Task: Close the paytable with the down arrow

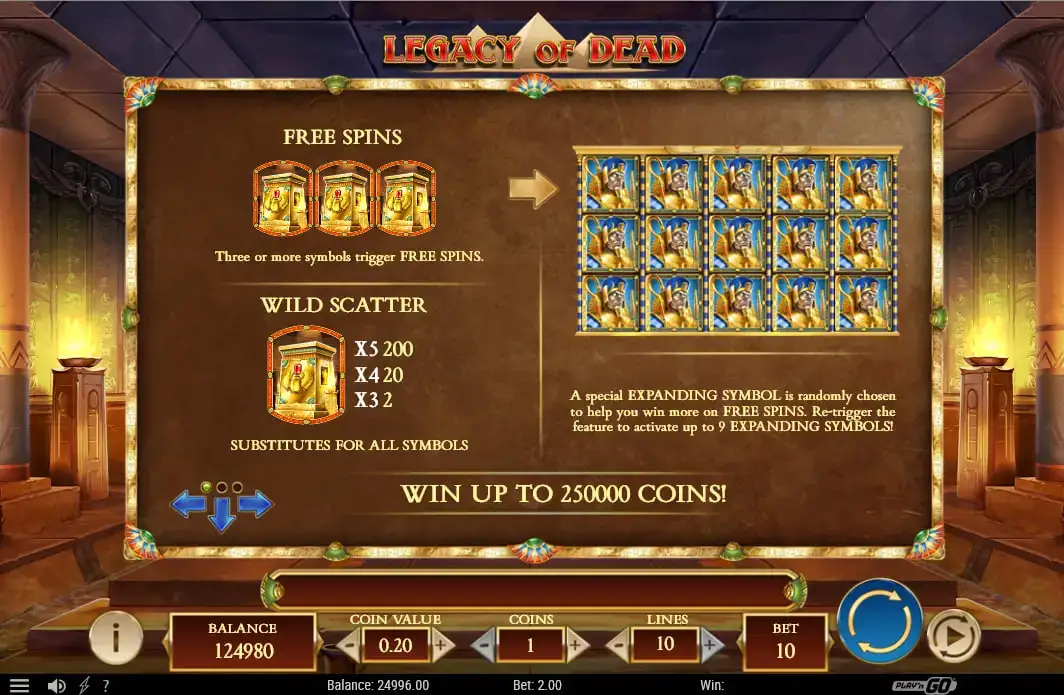Action: [x=222, y=517]
